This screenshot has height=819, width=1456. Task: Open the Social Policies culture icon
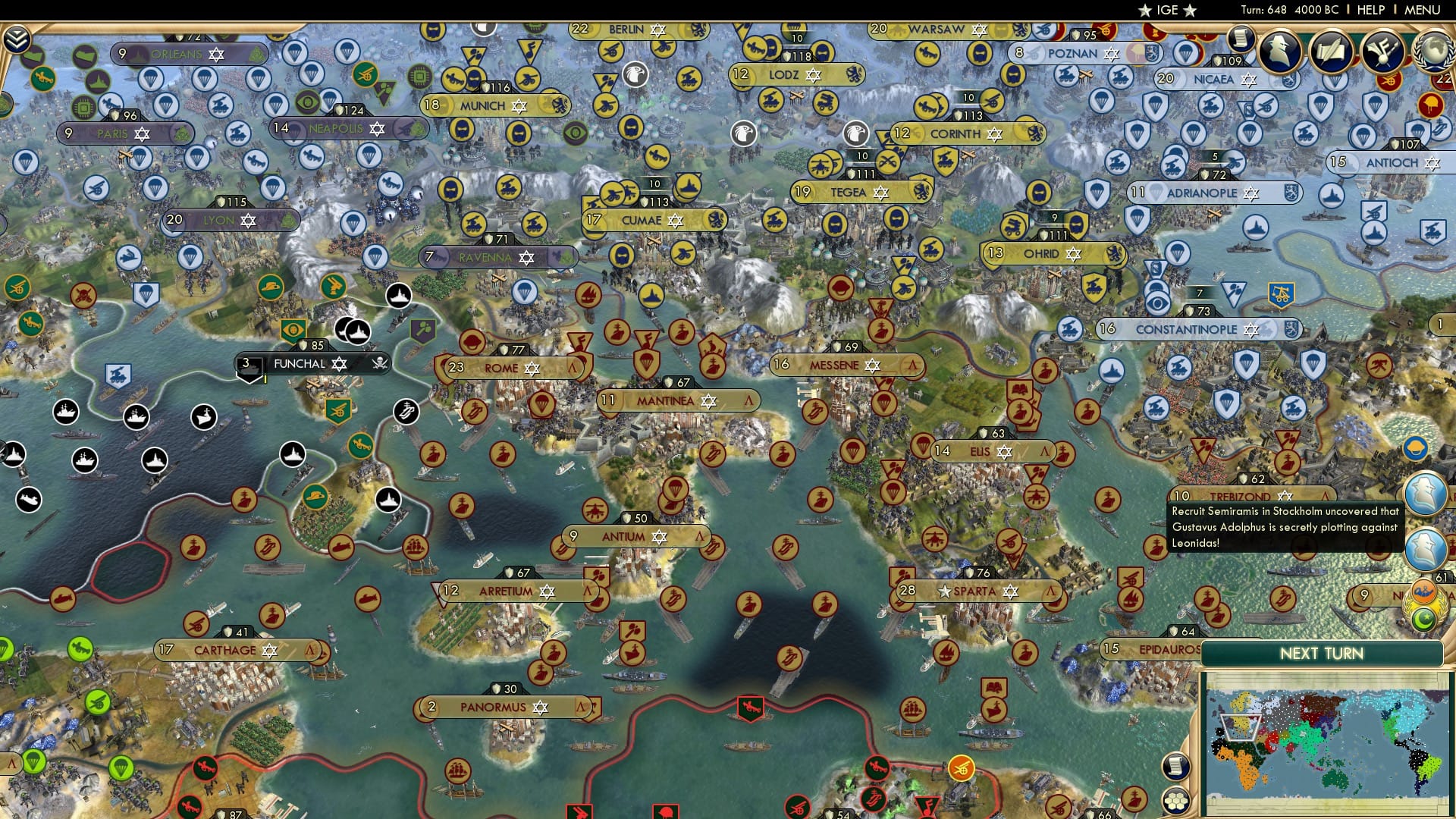coord(1382,51)
